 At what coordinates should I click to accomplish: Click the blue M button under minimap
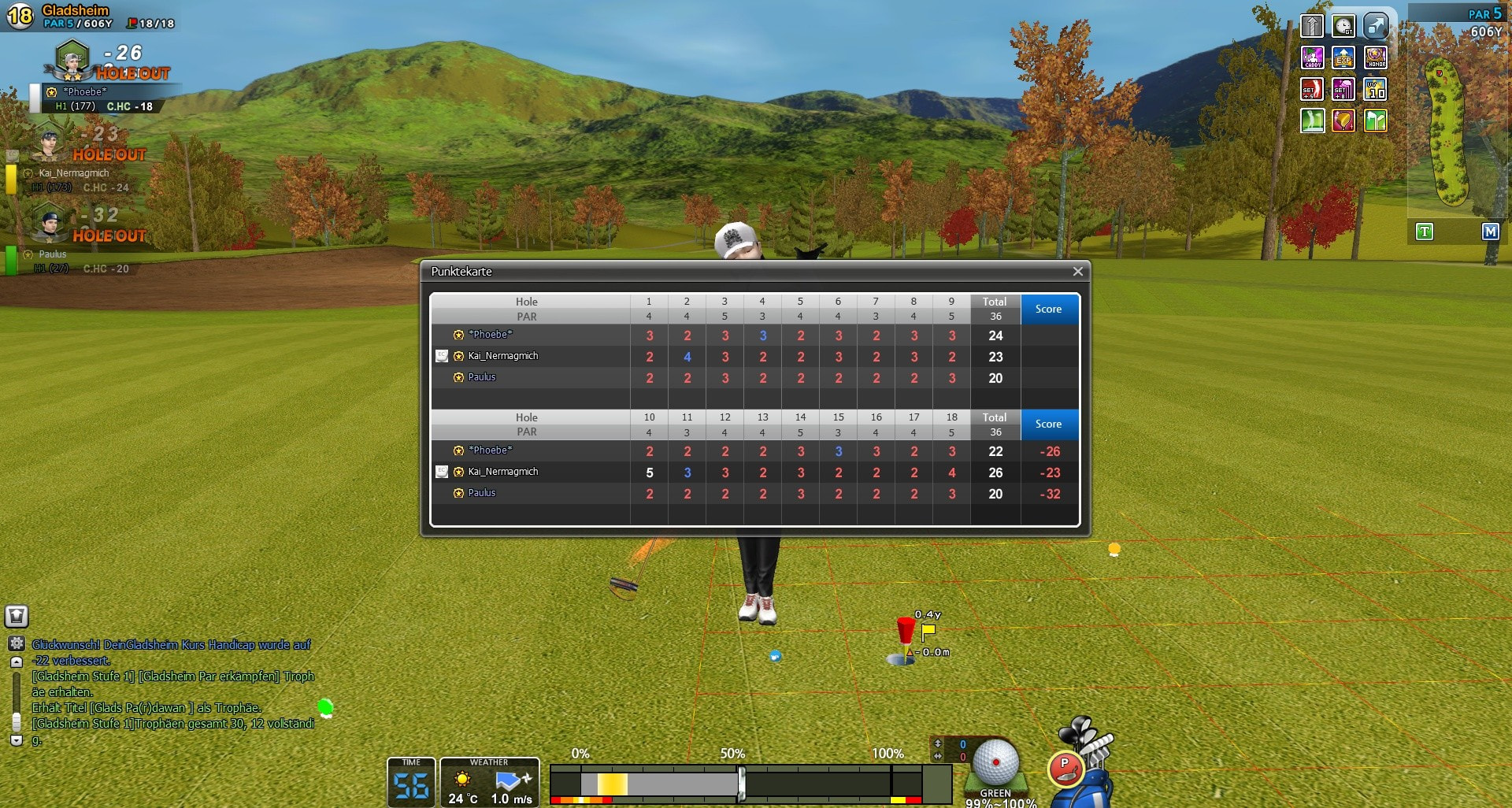coord(1490,232)
